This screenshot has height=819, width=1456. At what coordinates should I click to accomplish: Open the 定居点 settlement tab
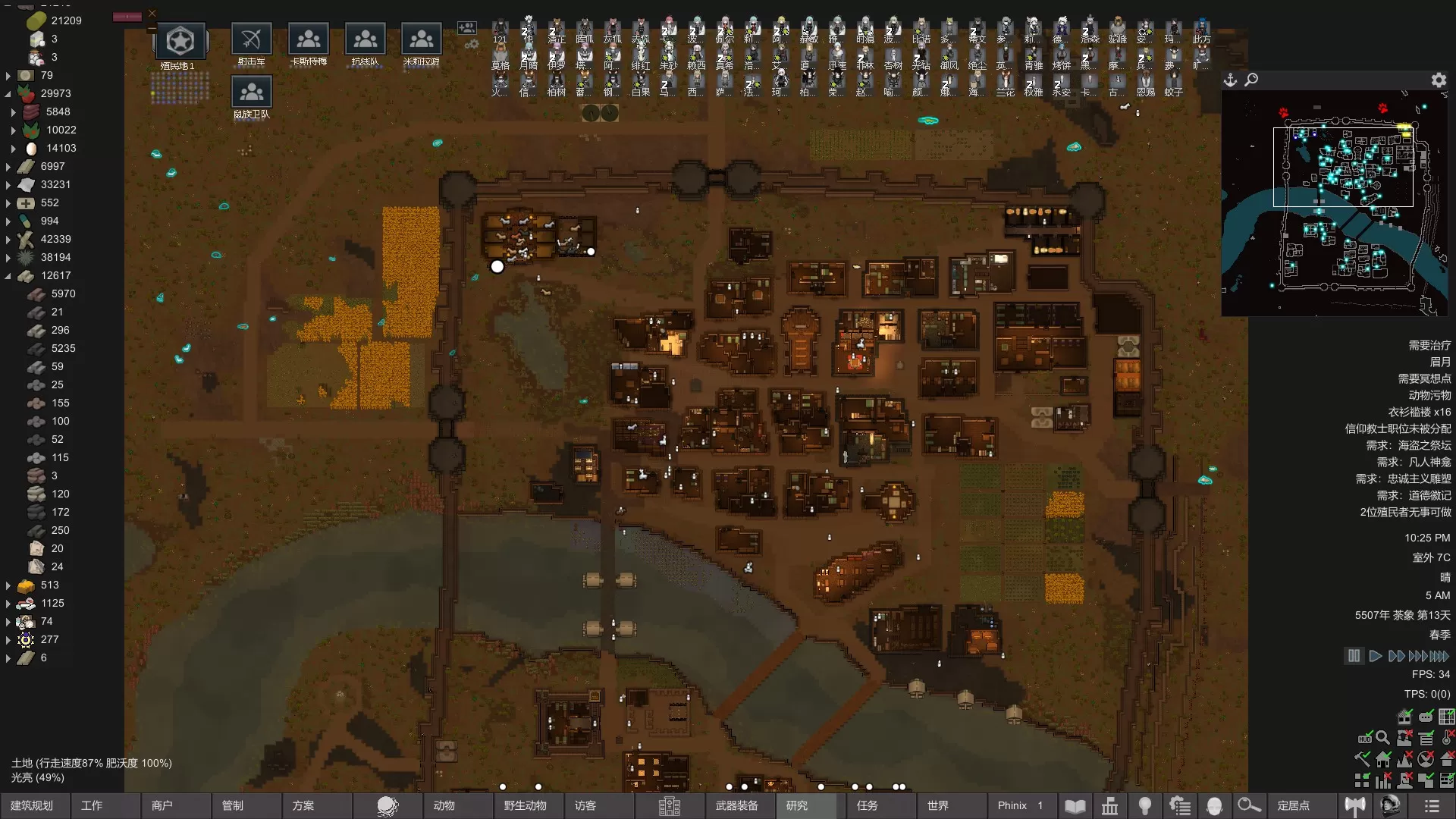1293,805
